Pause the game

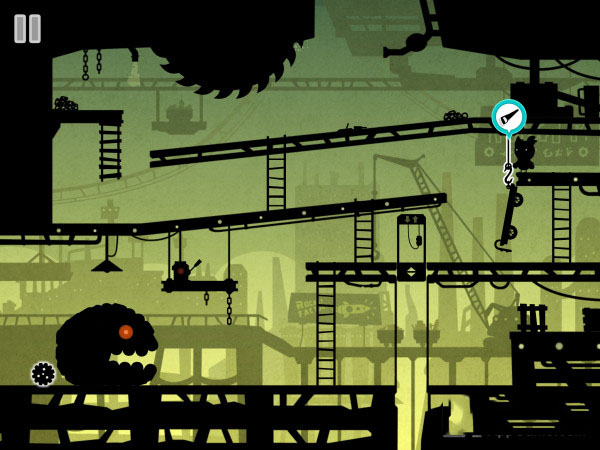coord(28,29)
